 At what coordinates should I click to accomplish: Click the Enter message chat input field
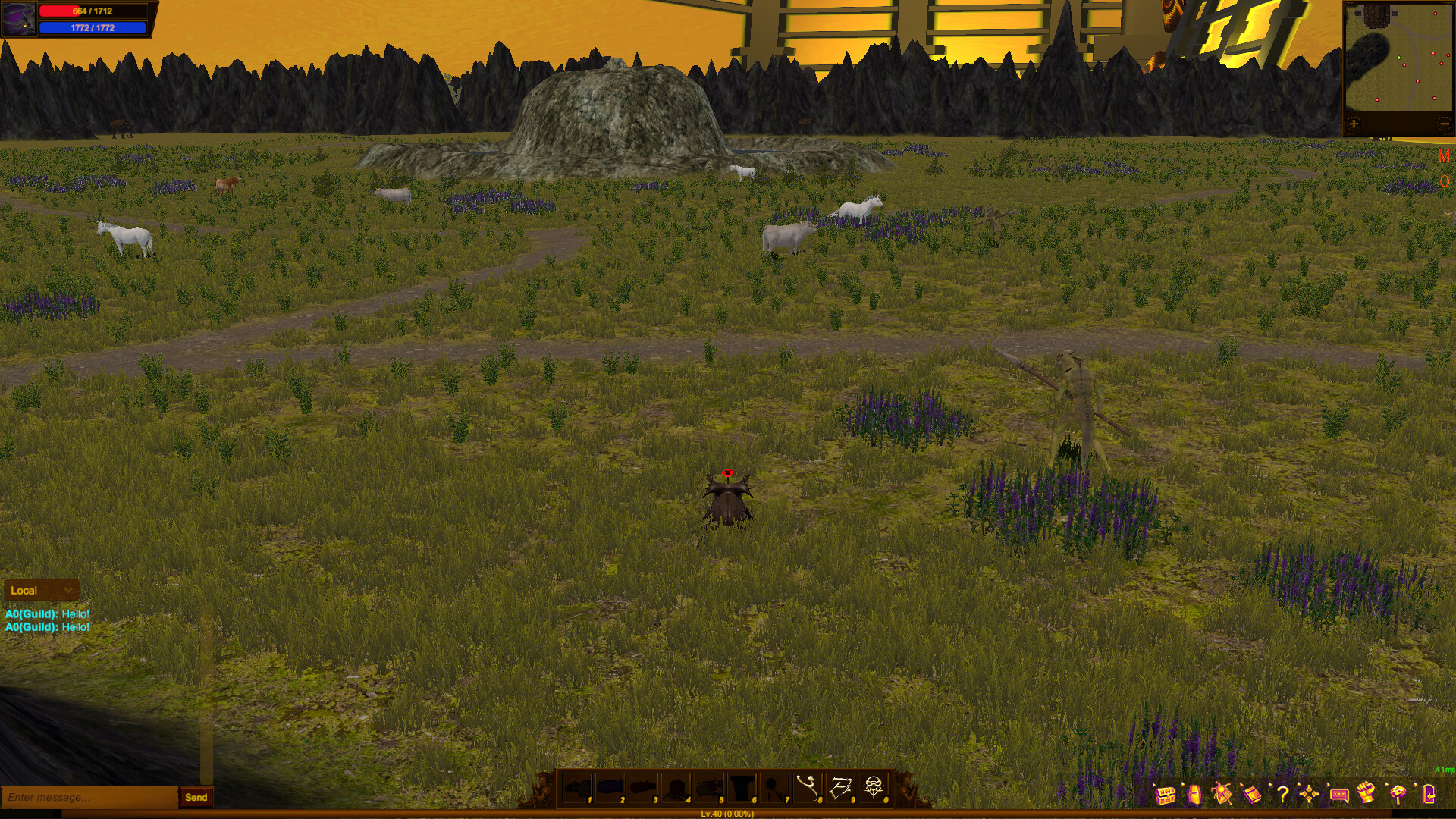[83, 797]
